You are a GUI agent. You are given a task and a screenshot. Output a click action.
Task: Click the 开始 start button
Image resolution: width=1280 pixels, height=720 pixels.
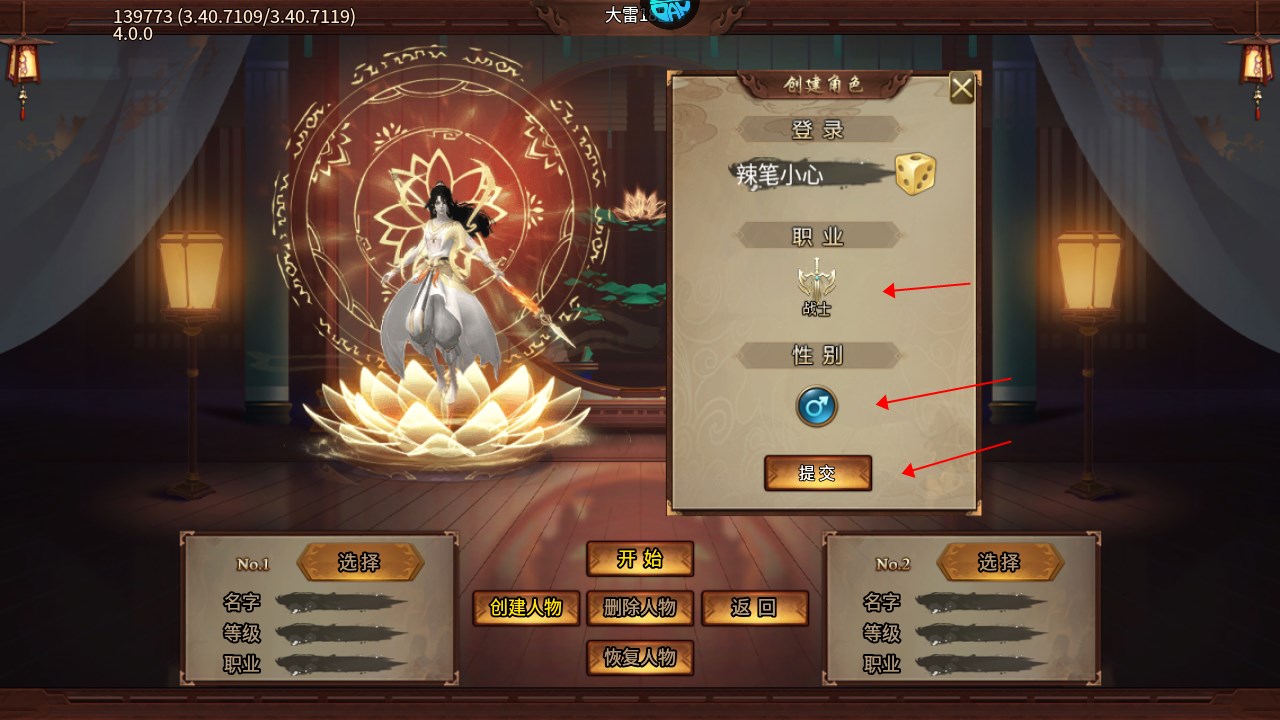coord(640,559)
